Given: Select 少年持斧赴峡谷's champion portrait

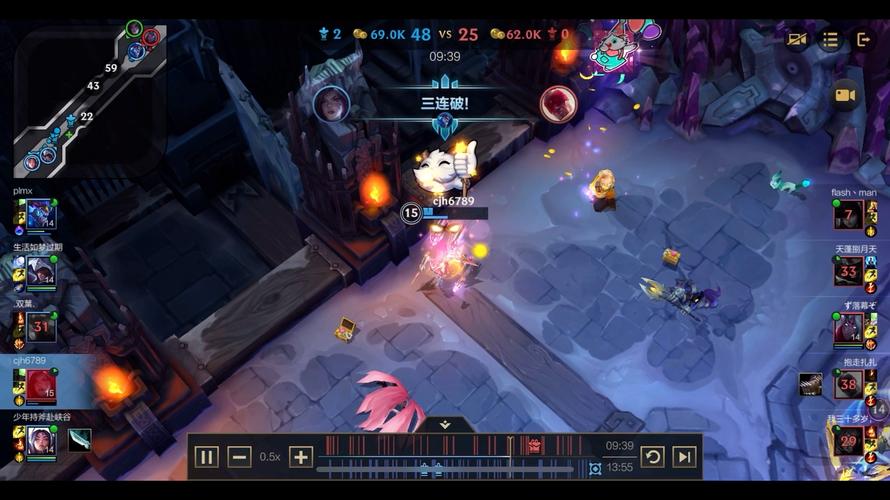Looking at the screenshot, I should click(x=41, y=440).
